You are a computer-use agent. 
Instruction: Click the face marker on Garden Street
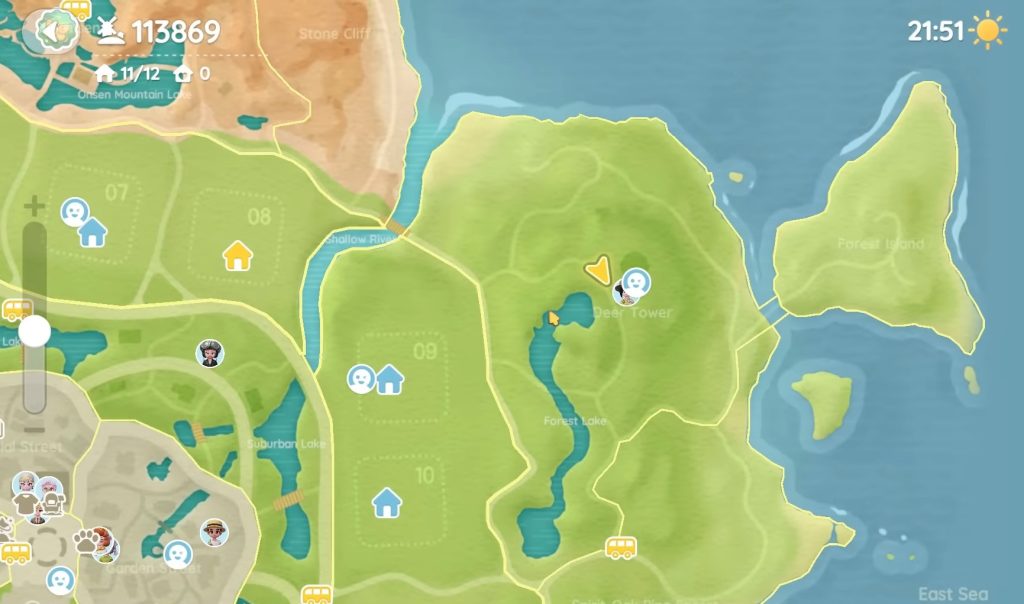tap(177, 553)
